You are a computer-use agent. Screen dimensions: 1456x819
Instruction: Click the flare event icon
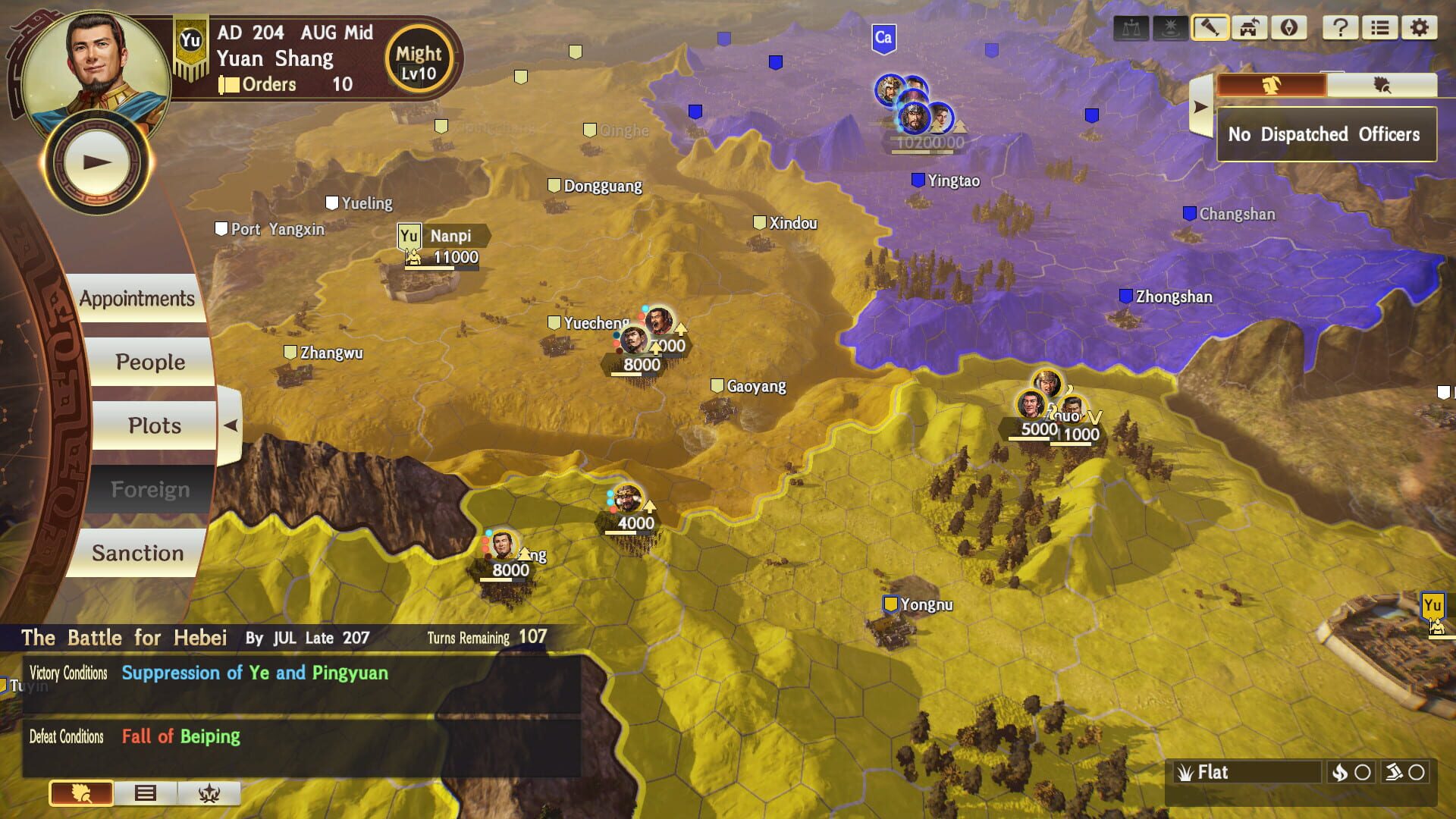(1172, 28)
